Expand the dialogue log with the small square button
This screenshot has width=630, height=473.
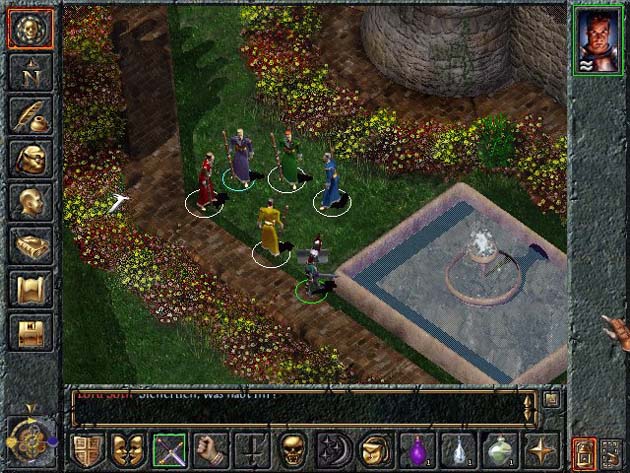(x=550, y=399)
